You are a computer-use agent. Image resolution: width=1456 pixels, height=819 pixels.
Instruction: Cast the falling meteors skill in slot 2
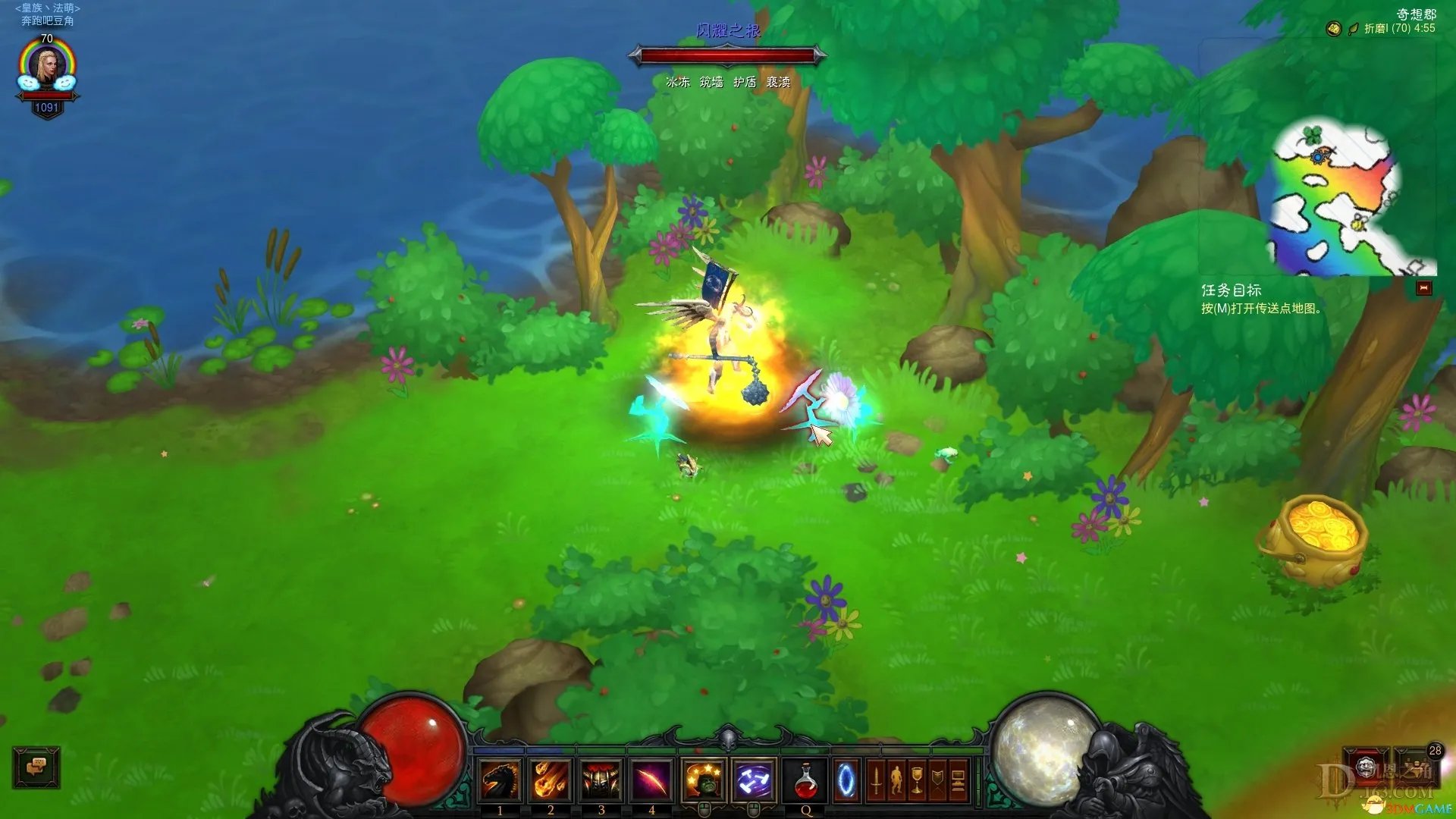pos(551,780)
